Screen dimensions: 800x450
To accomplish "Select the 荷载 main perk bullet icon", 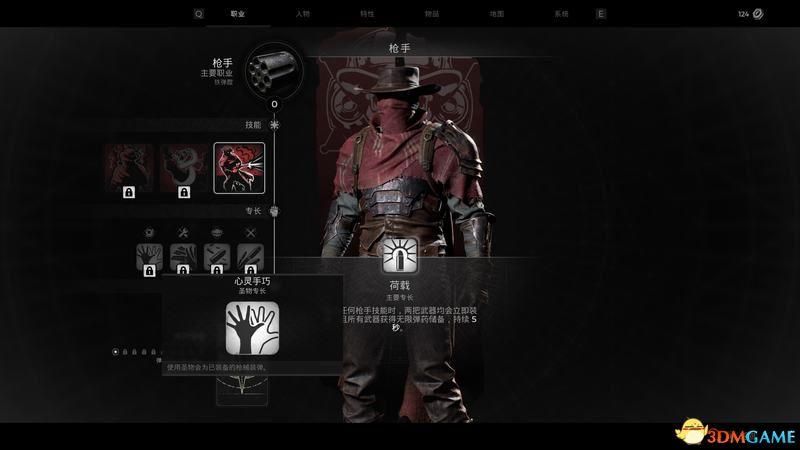I will (x=399, y=256).
